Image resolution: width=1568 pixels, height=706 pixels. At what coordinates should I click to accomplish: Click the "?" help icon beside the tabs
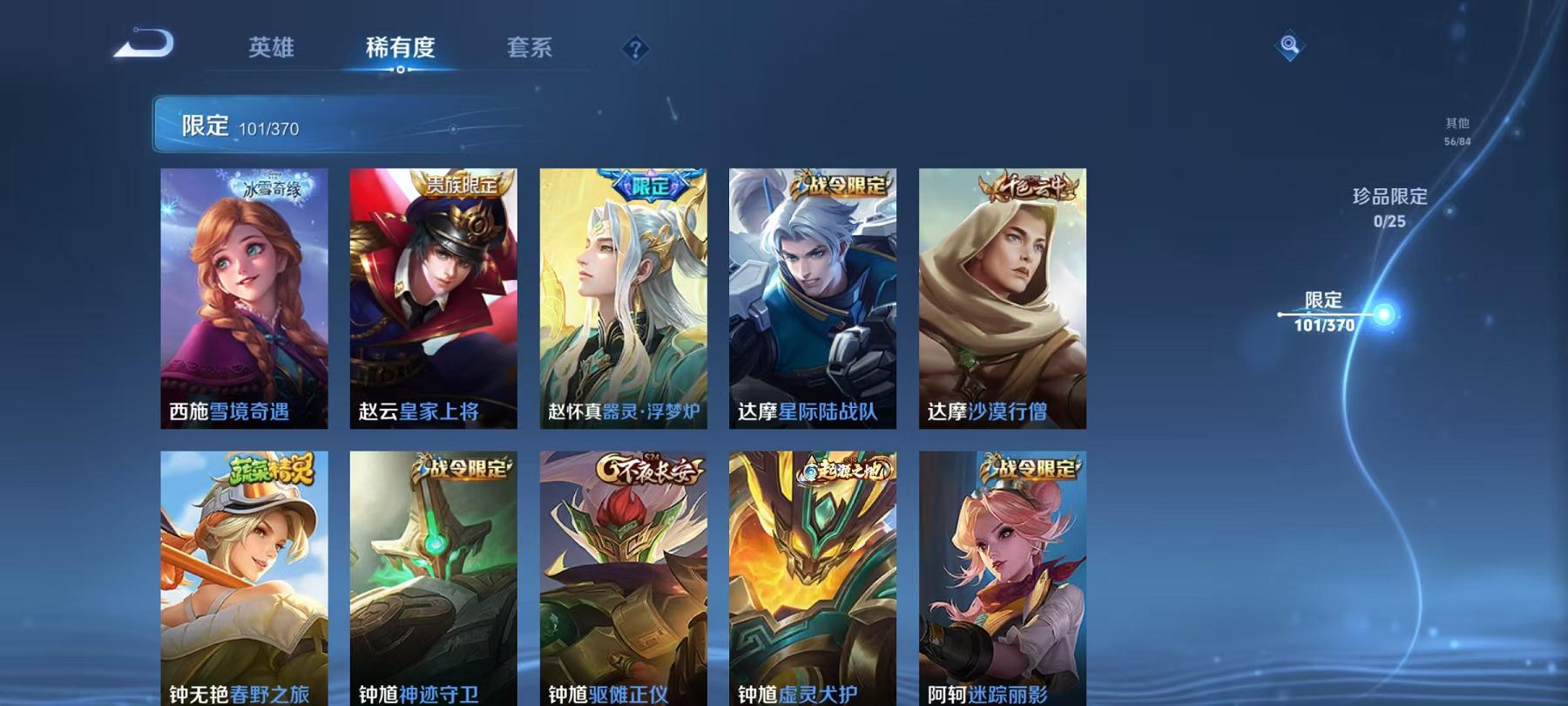(x=635, y=50)
